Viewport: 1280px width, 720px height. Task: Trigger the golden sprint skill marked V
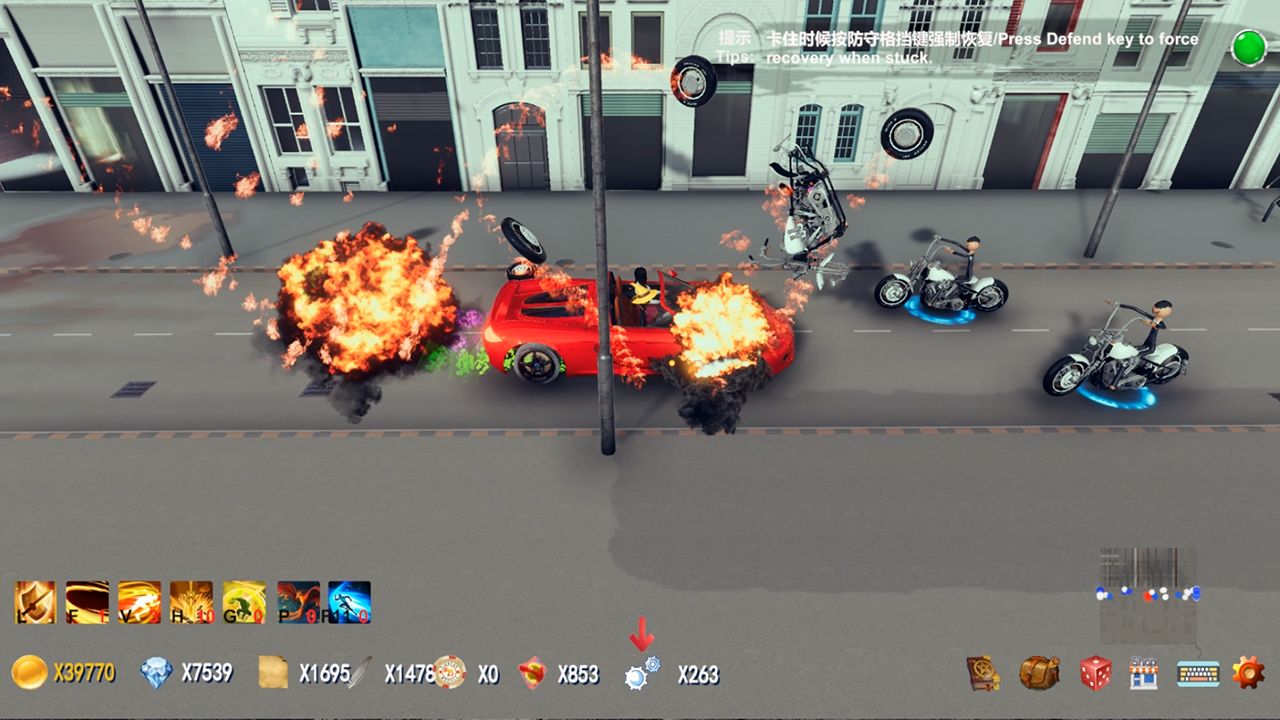click(139, 602)
